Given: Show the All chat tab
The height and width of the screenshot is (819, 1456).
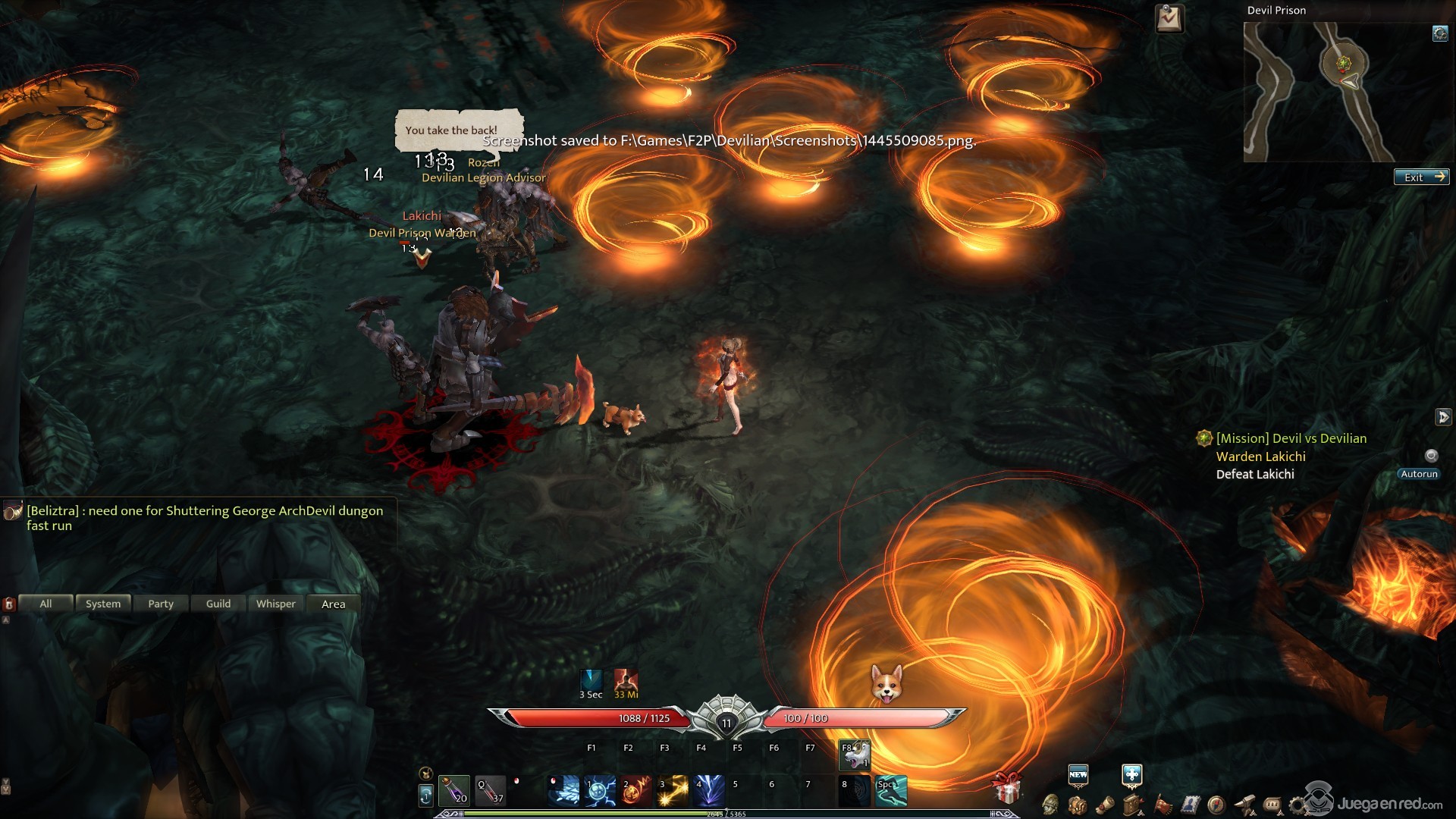Looking at the screenshot, I should click(45, 604).
